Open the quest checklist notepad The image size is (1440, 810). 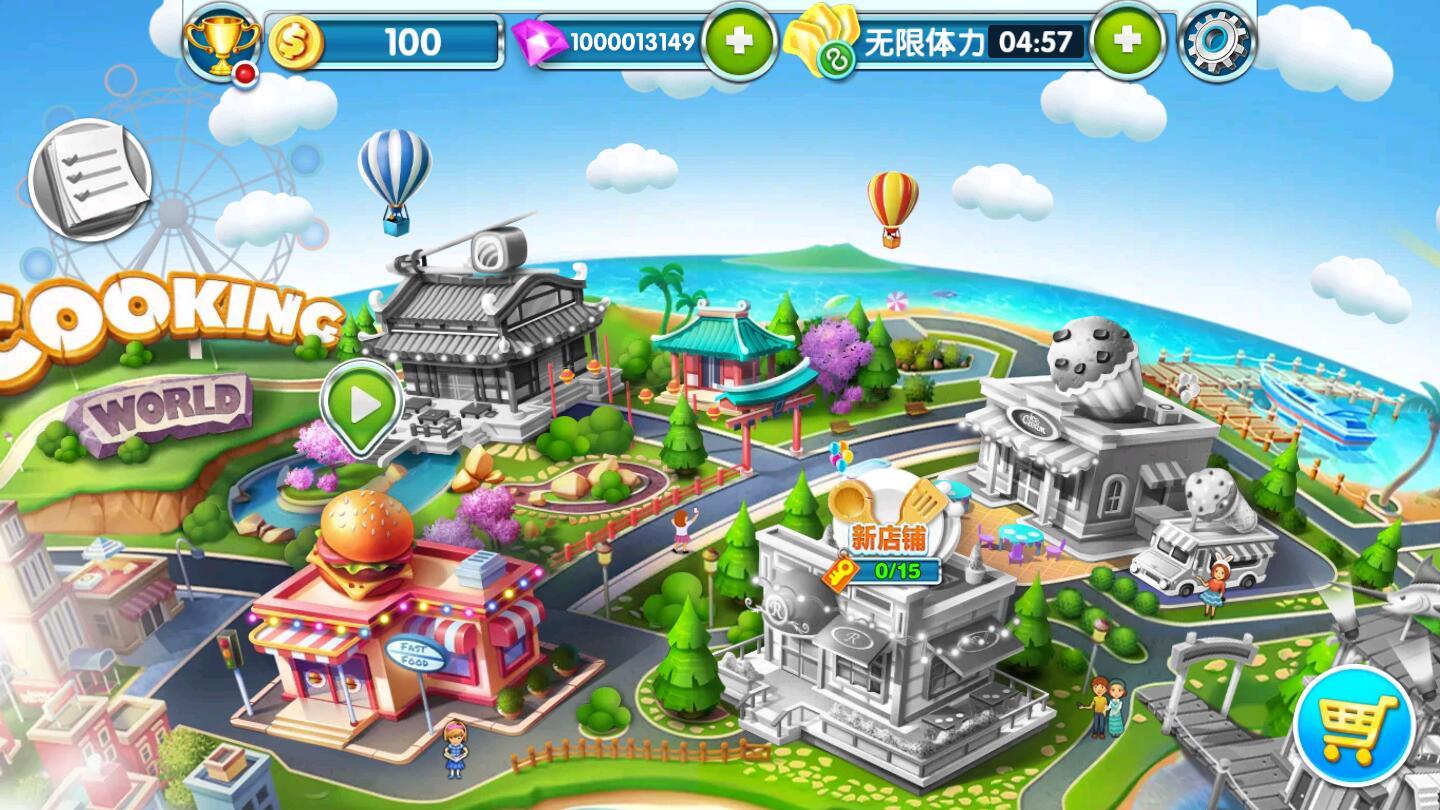coord(90,180)
